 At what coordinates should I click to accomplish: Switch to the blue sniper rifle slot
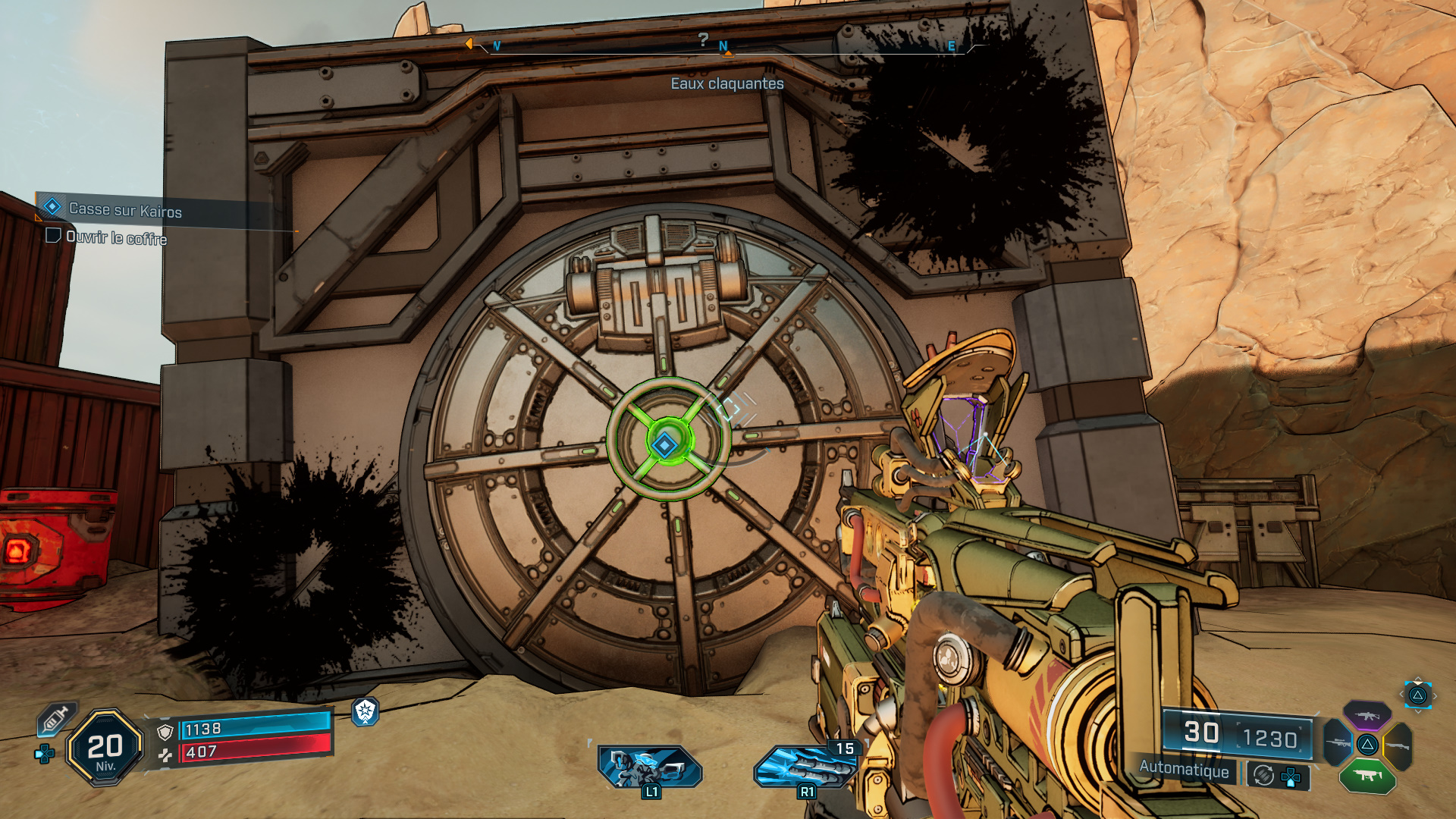(x=1337, y=743)
